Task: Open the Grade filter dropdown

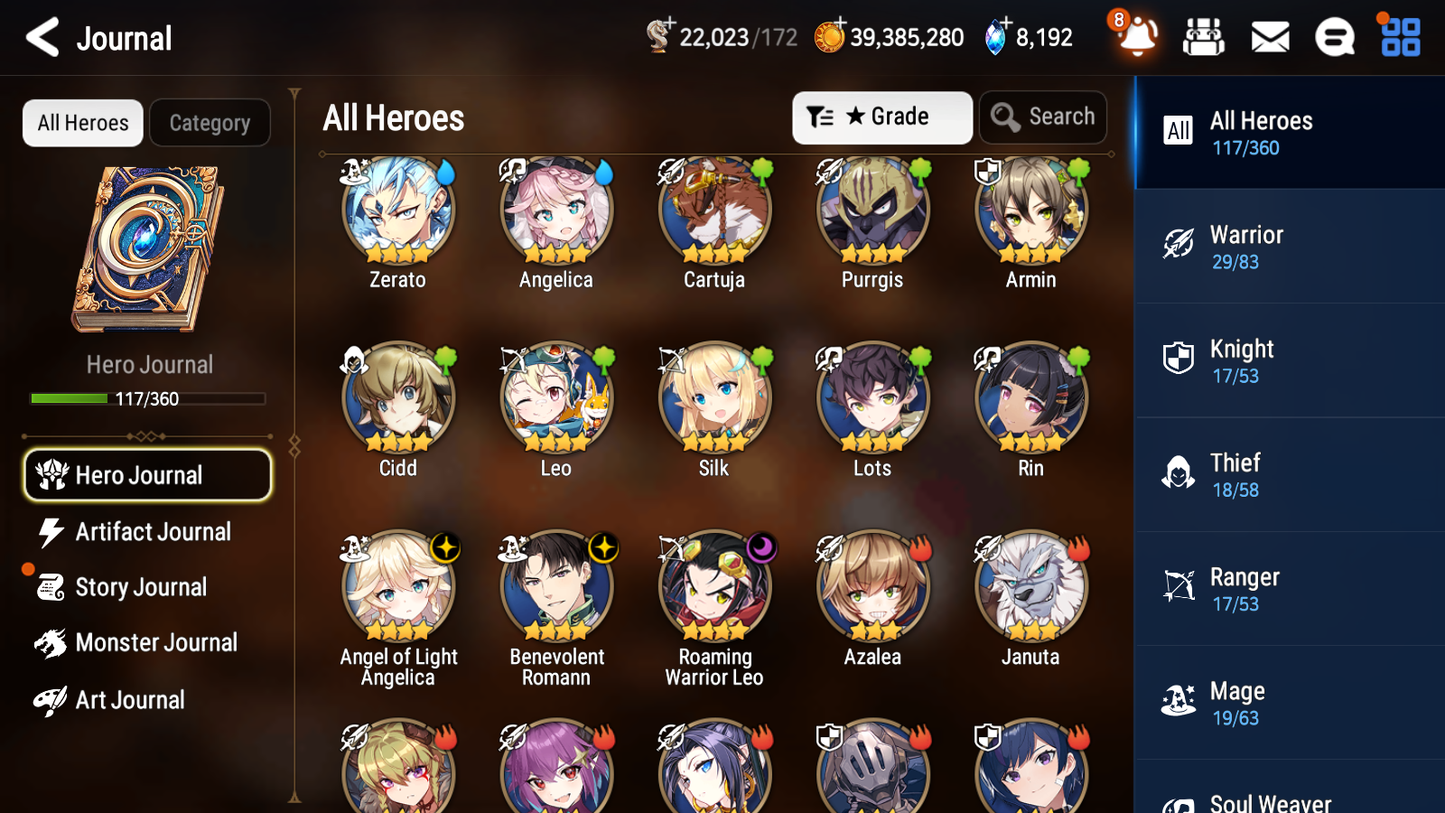Action: click(x=881, y=117)
